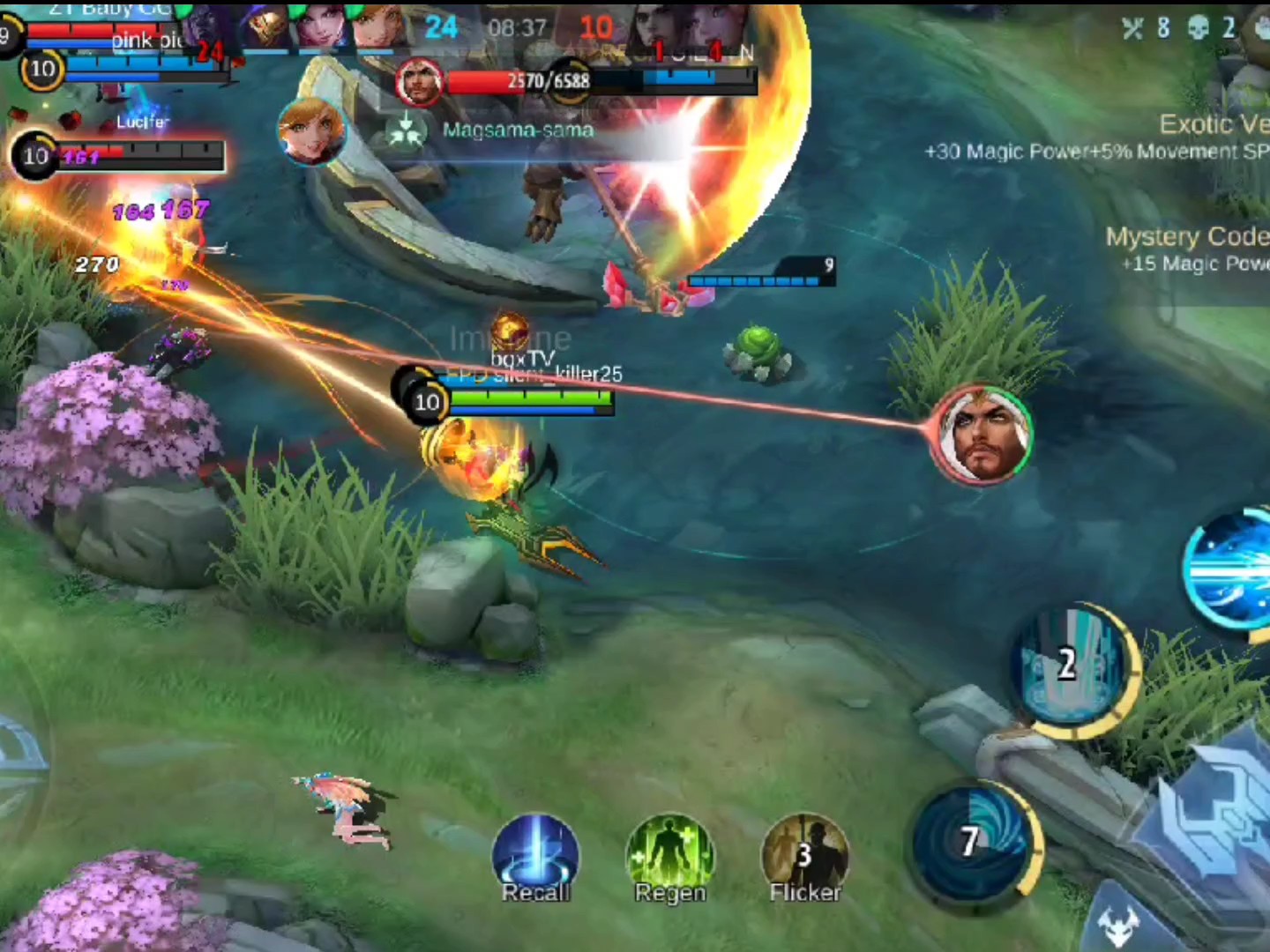1270x952 pixels.
Task: Use the Regen ability
Action: [670, 857]
